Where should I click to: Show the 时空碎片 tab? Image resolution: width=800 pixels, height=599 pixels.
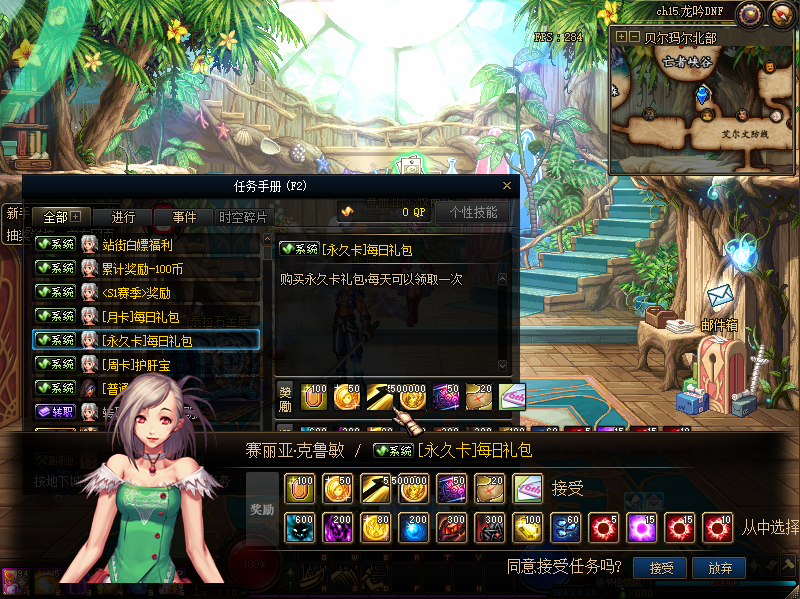click(x=243, y=217)
